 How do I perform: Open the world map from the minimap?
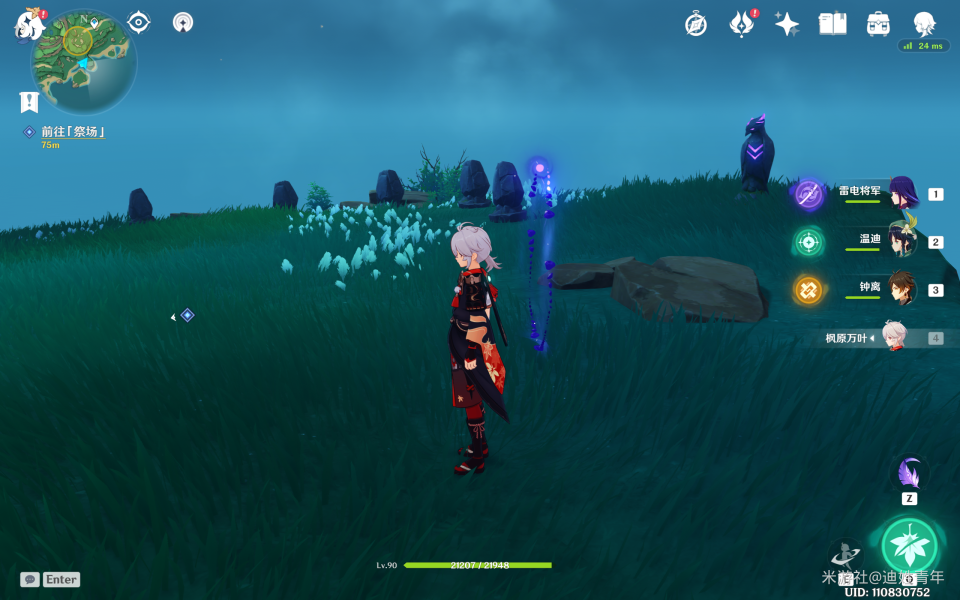pyautogui.click(x=84, y=60)
